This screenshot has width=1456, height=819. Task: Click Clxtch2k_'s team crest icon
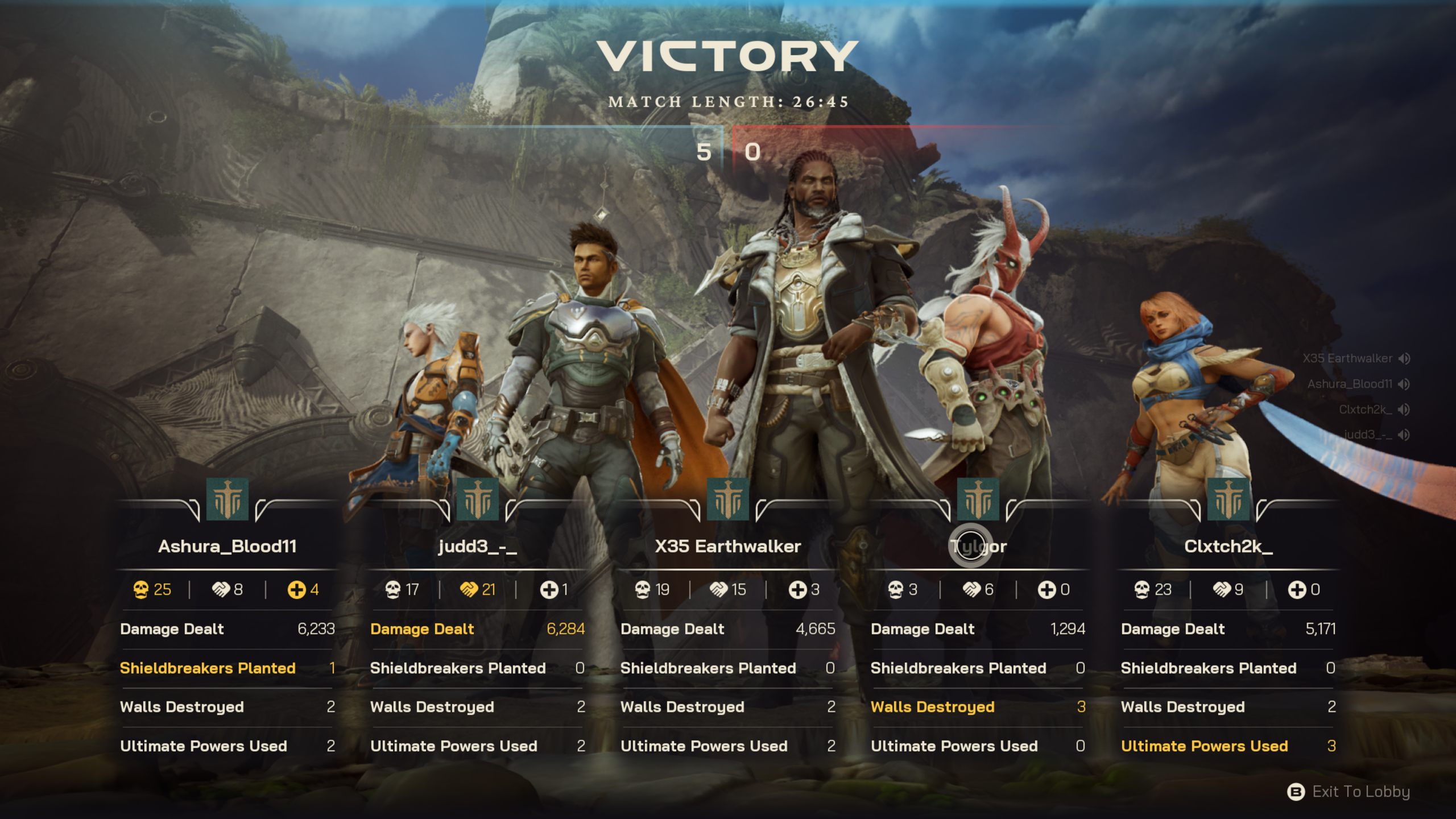tap(1228, 500)
